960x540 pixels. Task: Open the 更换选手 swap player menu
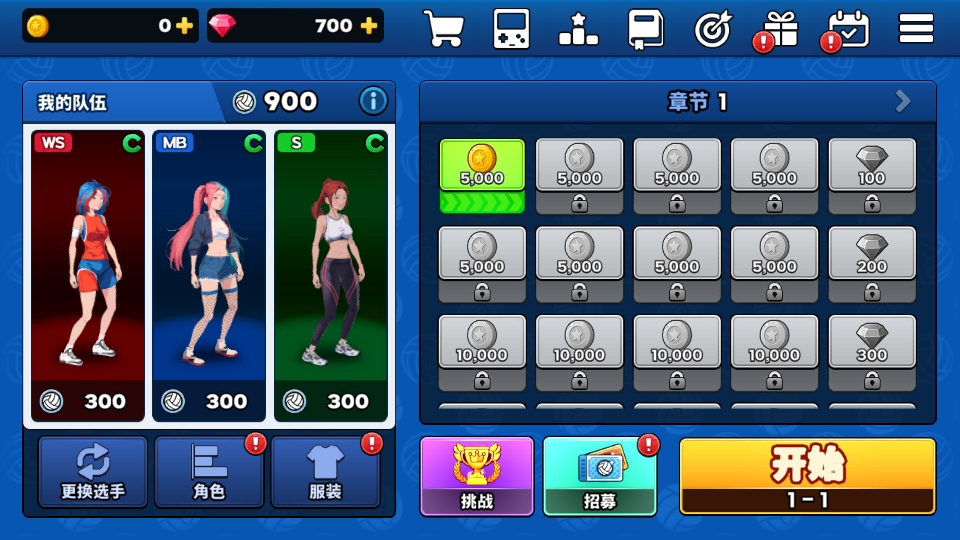click(93, 472)
